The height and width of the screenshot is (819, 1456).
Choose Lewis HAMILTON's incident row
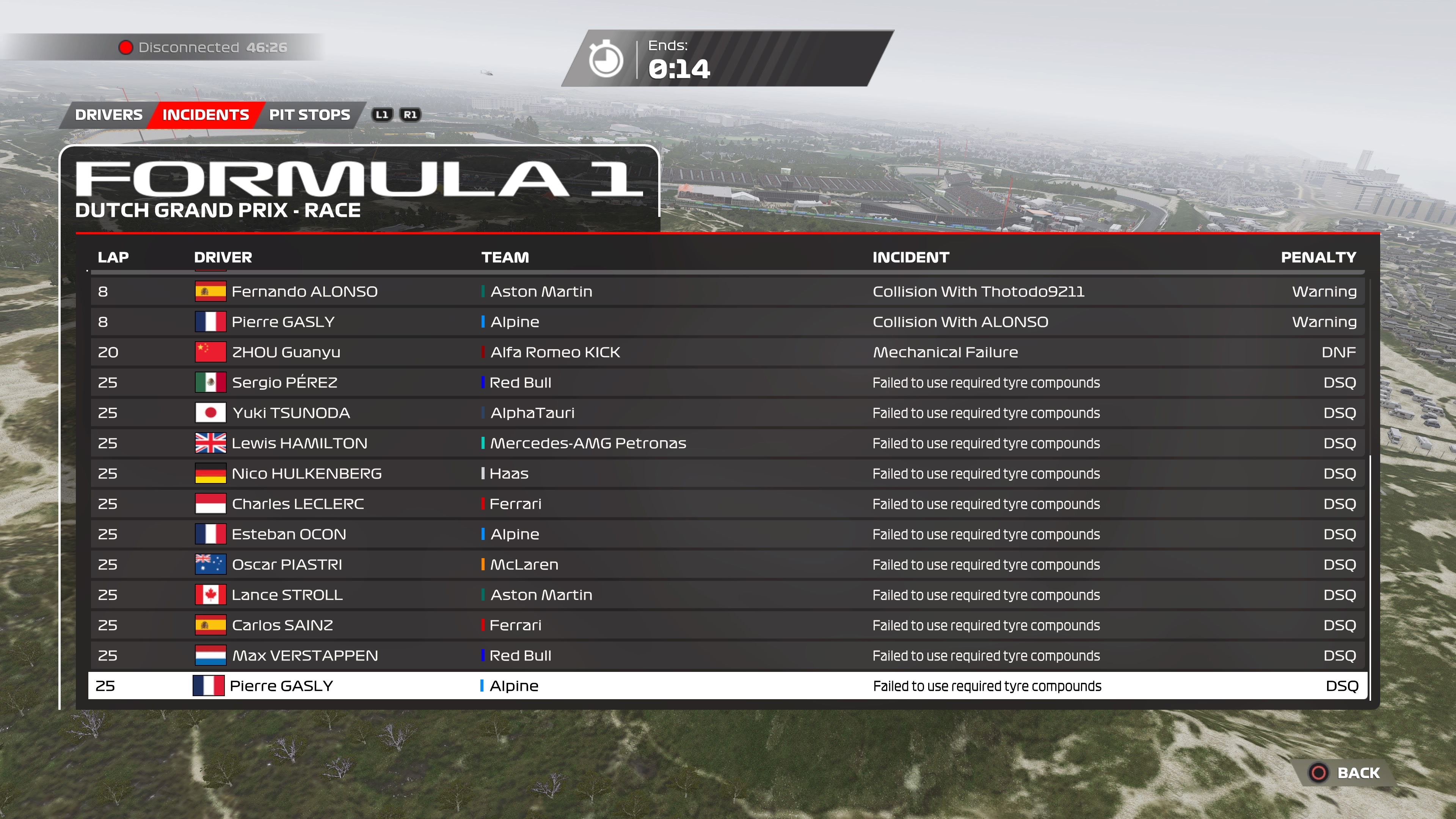pos(727,443)
